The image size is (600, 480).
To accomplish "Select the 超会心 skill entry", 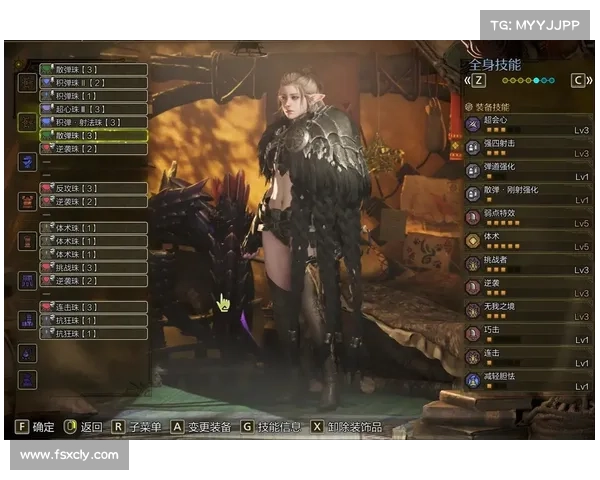I will (x=527, y=125).
